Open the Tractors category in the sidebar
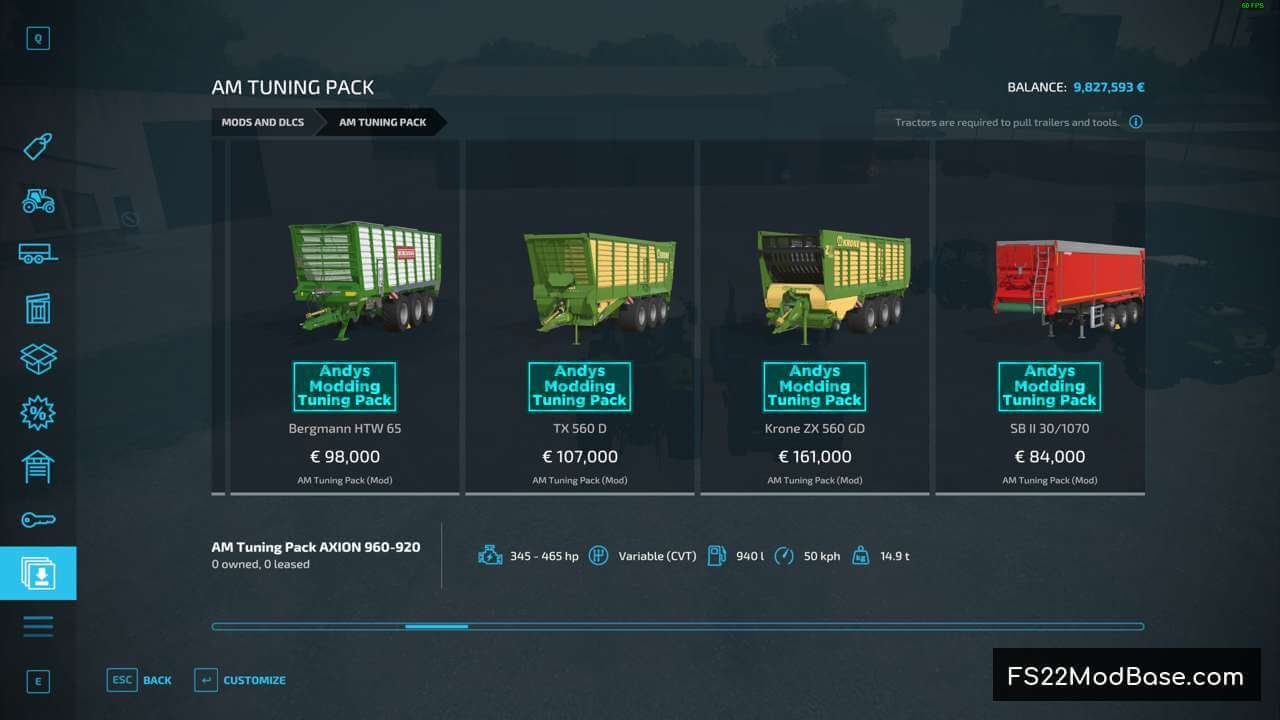The width and height of the screenshot is (1280, 720). pos(38,201)
